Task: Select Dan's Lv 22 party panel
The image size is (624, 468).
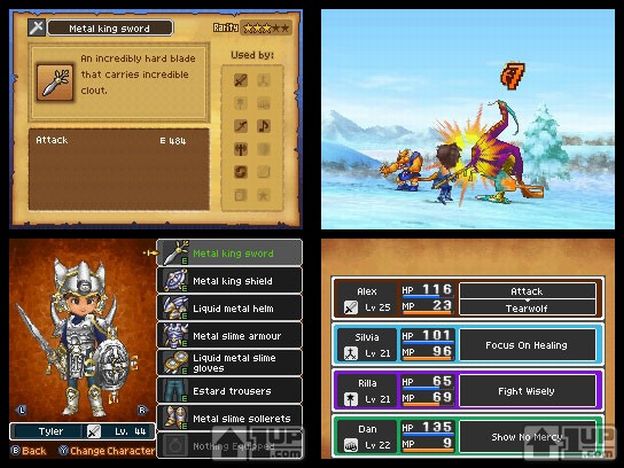Action: pyautogui.click(x=365, y=438)
